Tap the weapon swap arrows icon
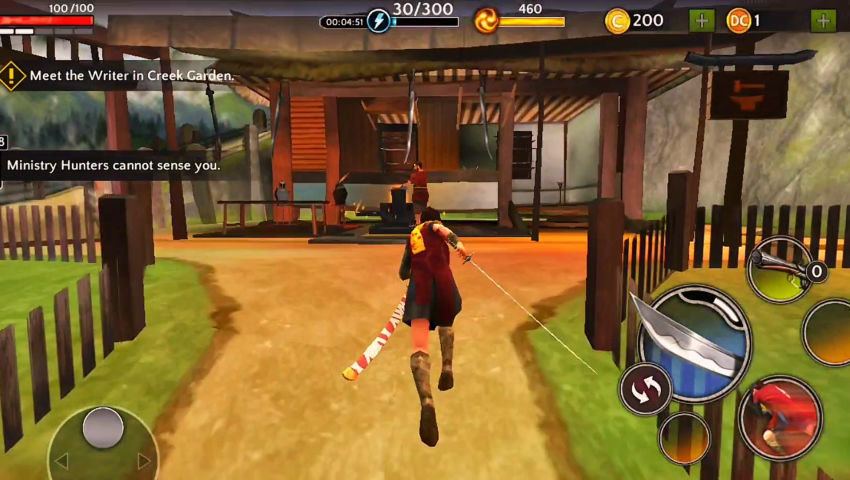 pos(645,388)
